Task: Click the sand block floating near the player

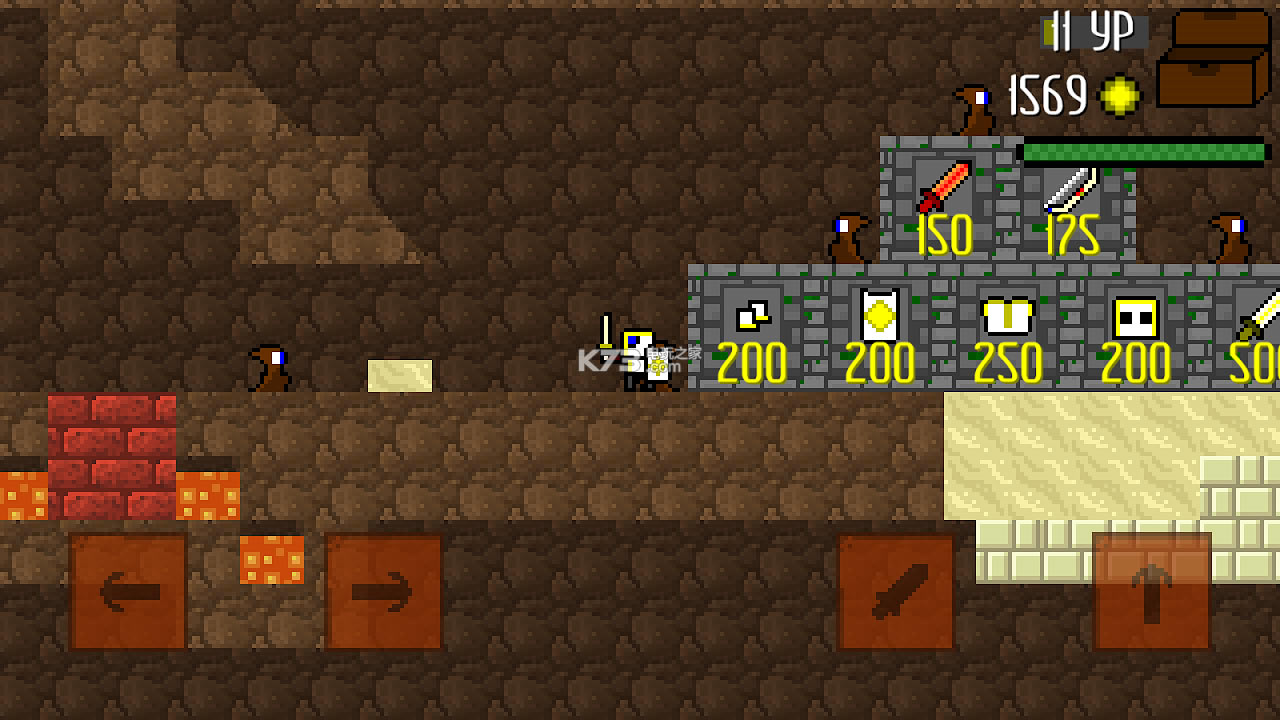Action: click(x=398, y=375)
